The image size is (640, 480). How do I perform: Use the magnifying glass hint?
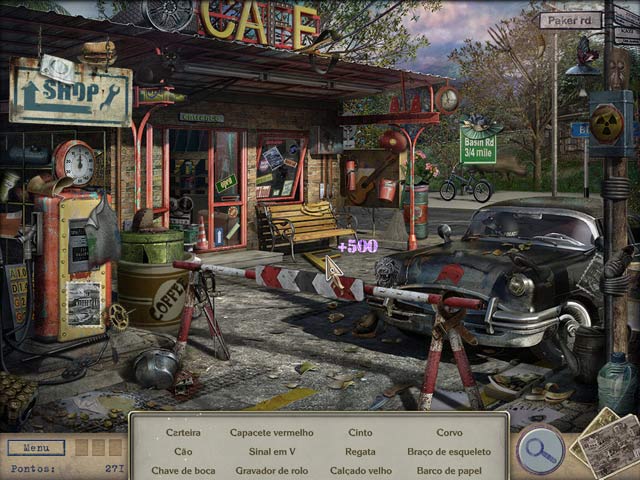point(540,449)
